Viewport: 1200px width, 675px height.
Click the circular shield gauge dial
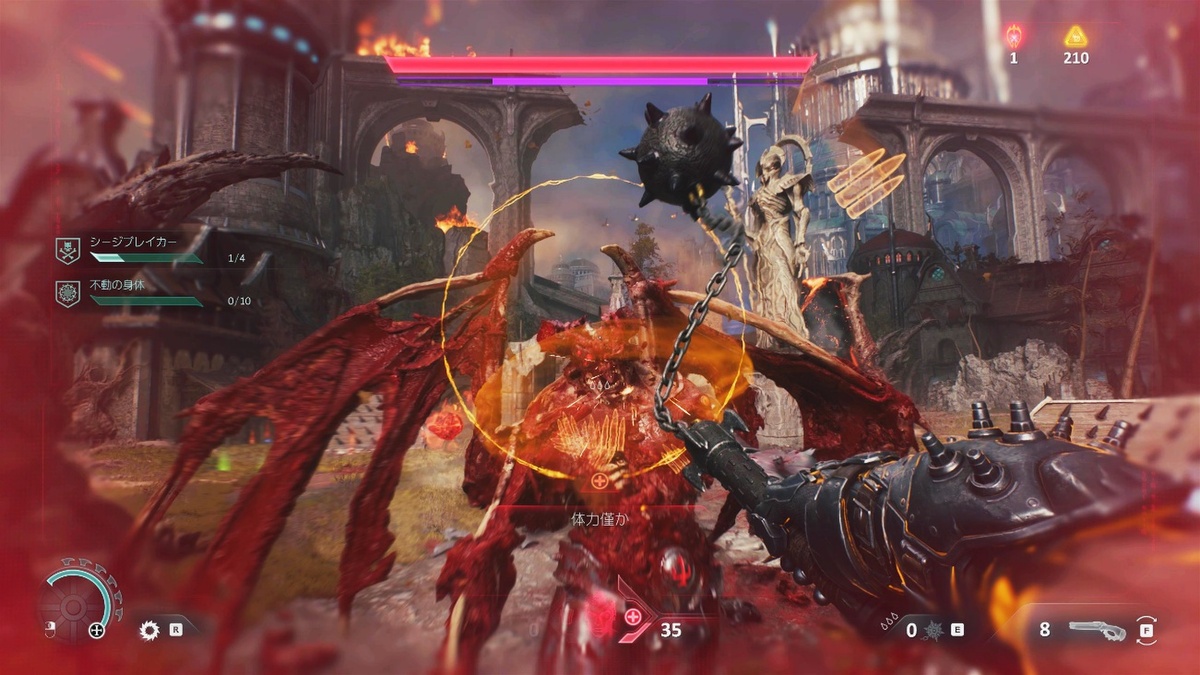(75, 605)
